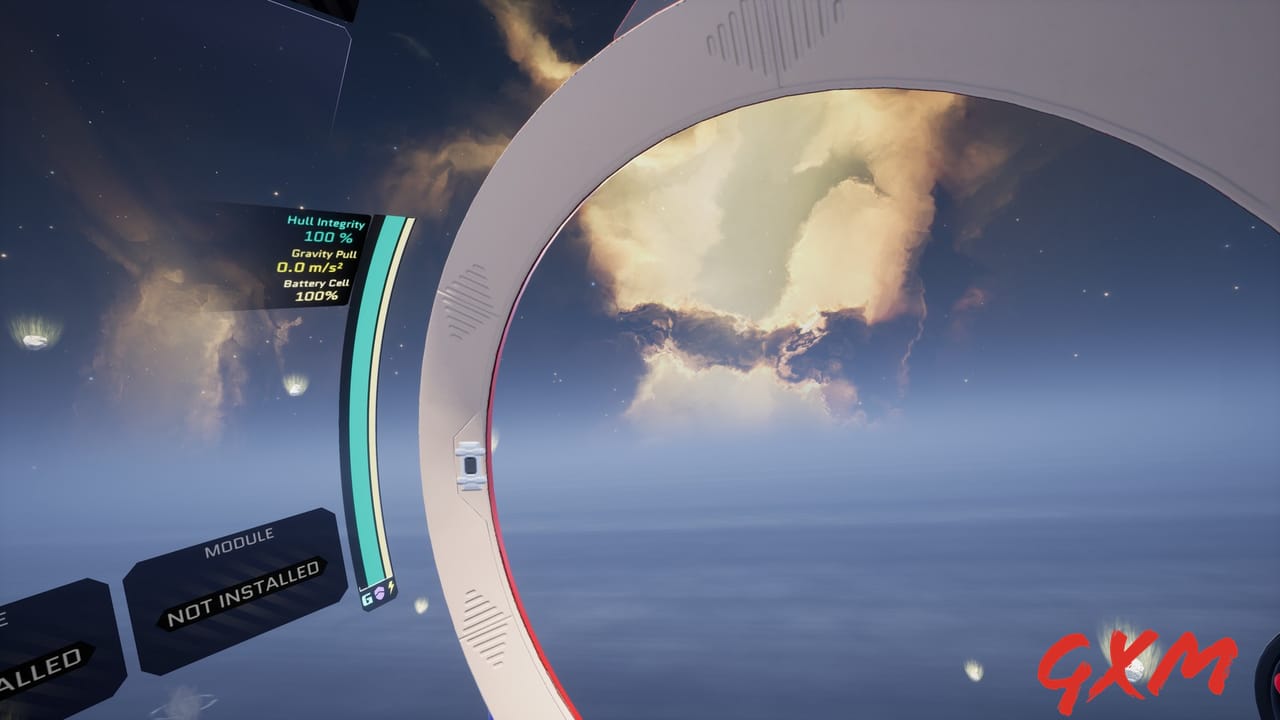Image resolution: width=1280 pixels, height=720 pixels.
Task: Click the 100% hull integrity progress value
Action: tap(328, 237)
